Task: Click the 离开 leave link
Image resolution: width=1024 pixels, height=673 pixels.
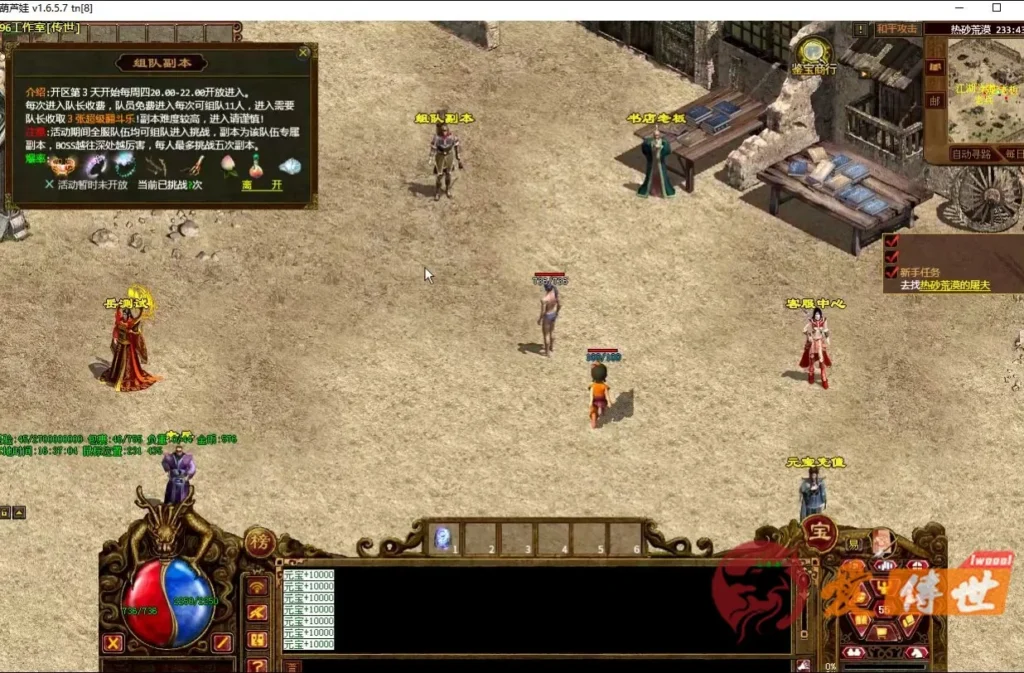Action: tap(262, 185)
